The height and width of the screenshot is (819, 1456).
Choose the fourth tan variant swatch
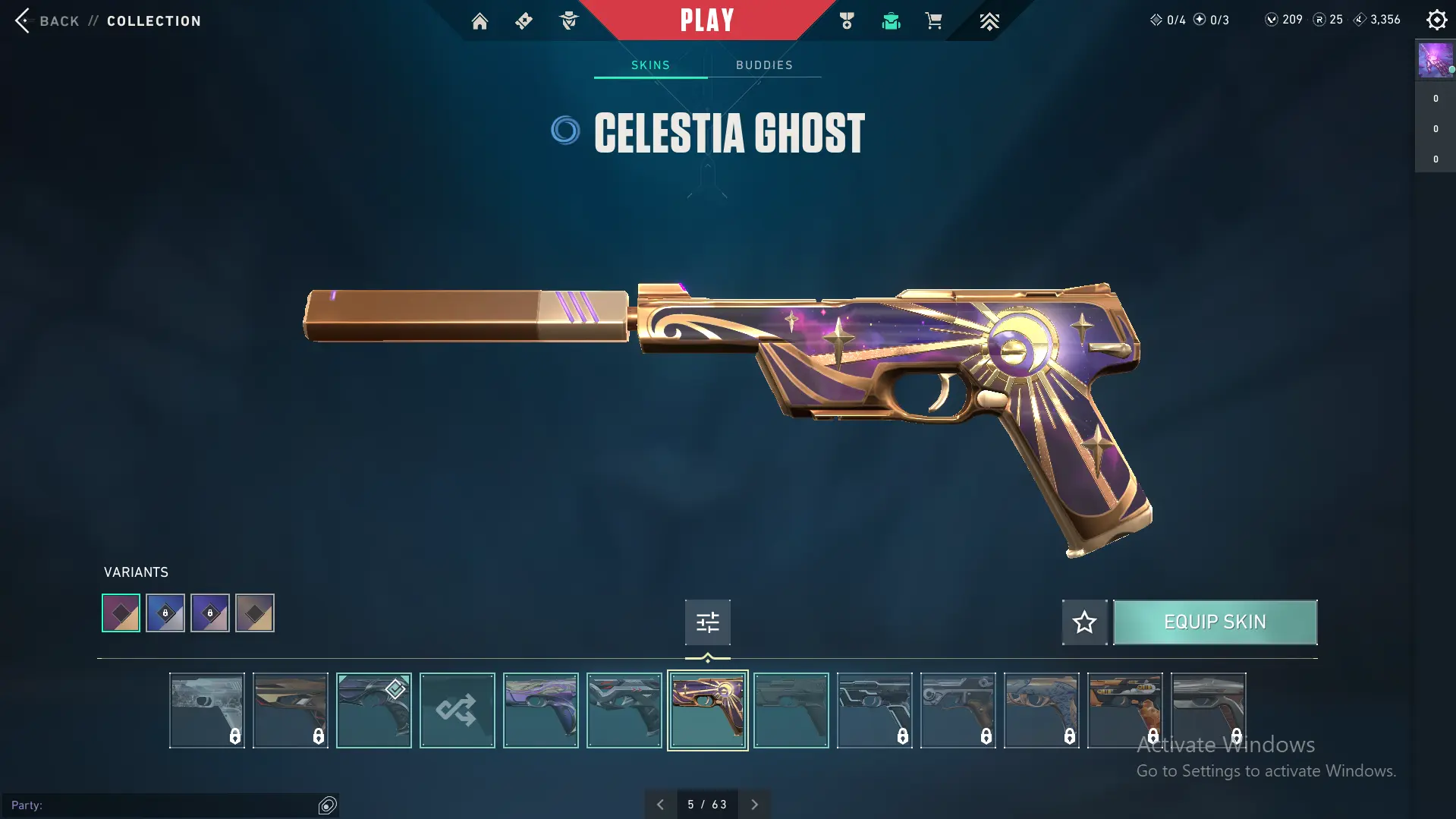[x=255, y=613]
